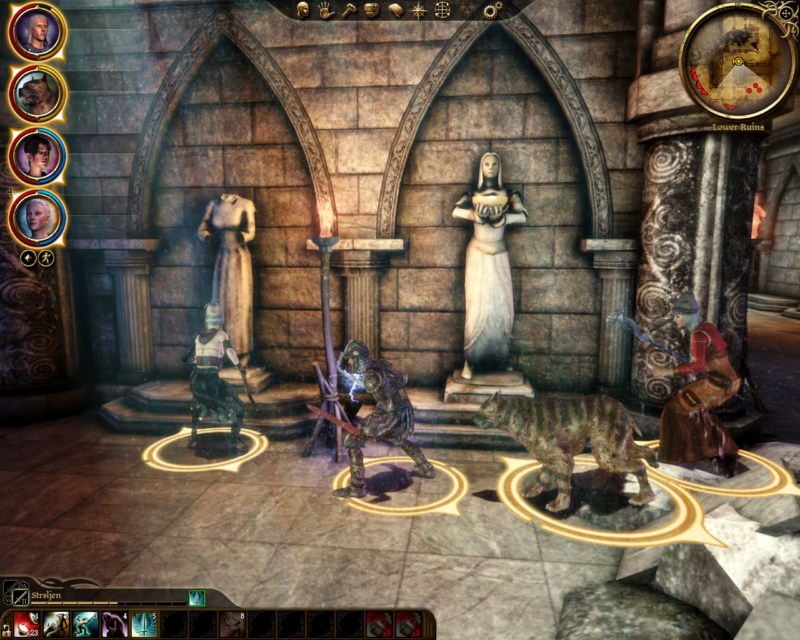This screenshot has width=800, height=640.
Task: Open the world map compass icon
Action: pos(418,10)
